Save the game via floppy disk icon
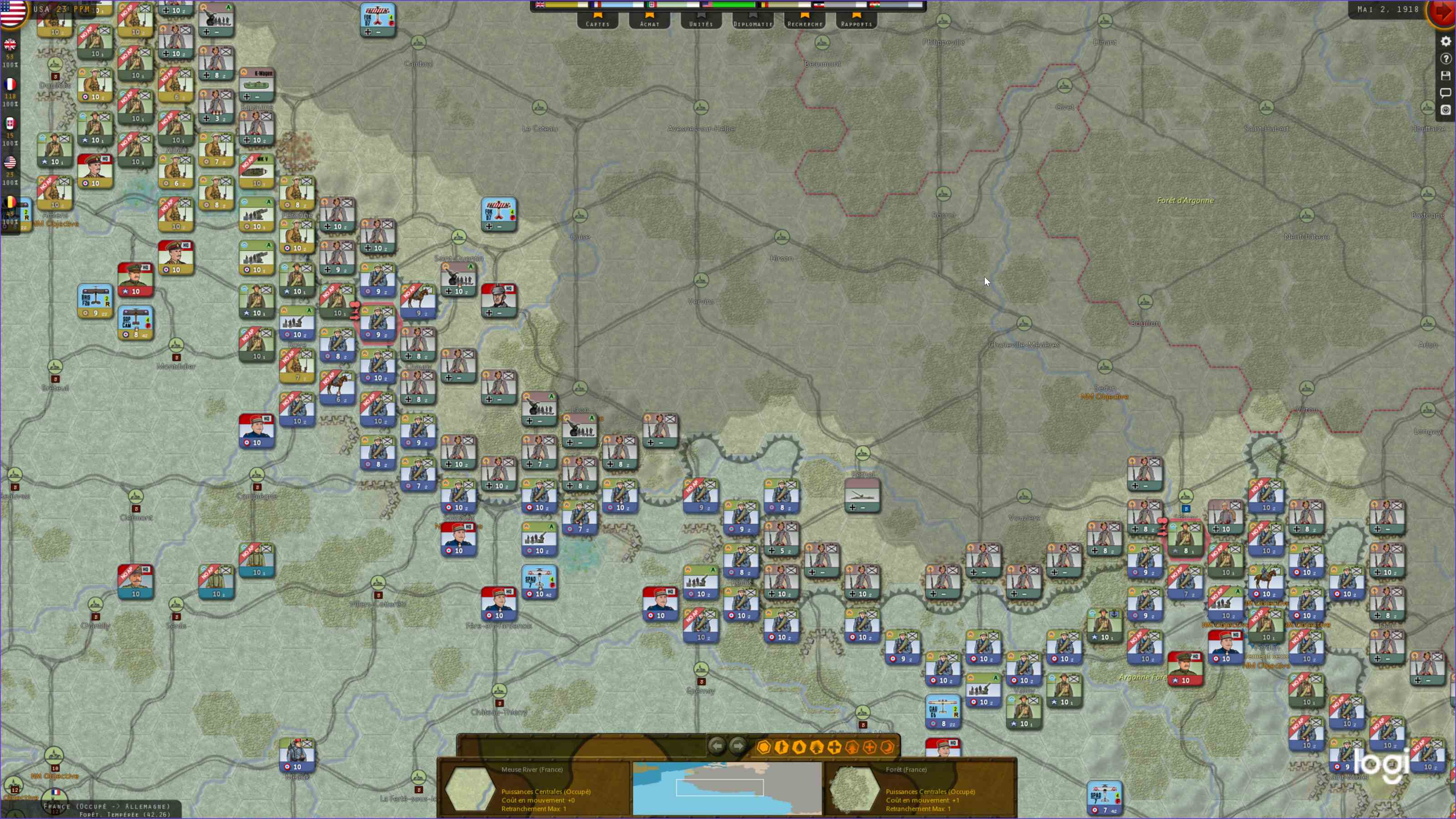The height and width of the screenshot is (819, 1456). 1446,75
